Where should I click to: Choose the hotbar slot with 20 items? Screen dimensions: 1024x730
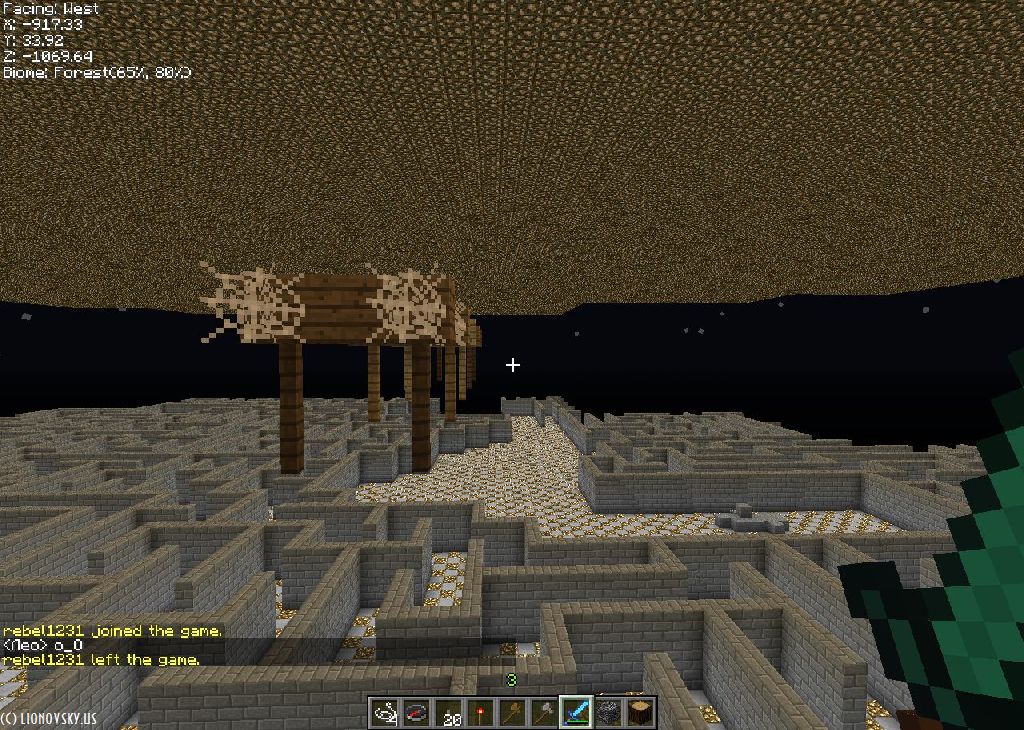[x=449, y=713]
